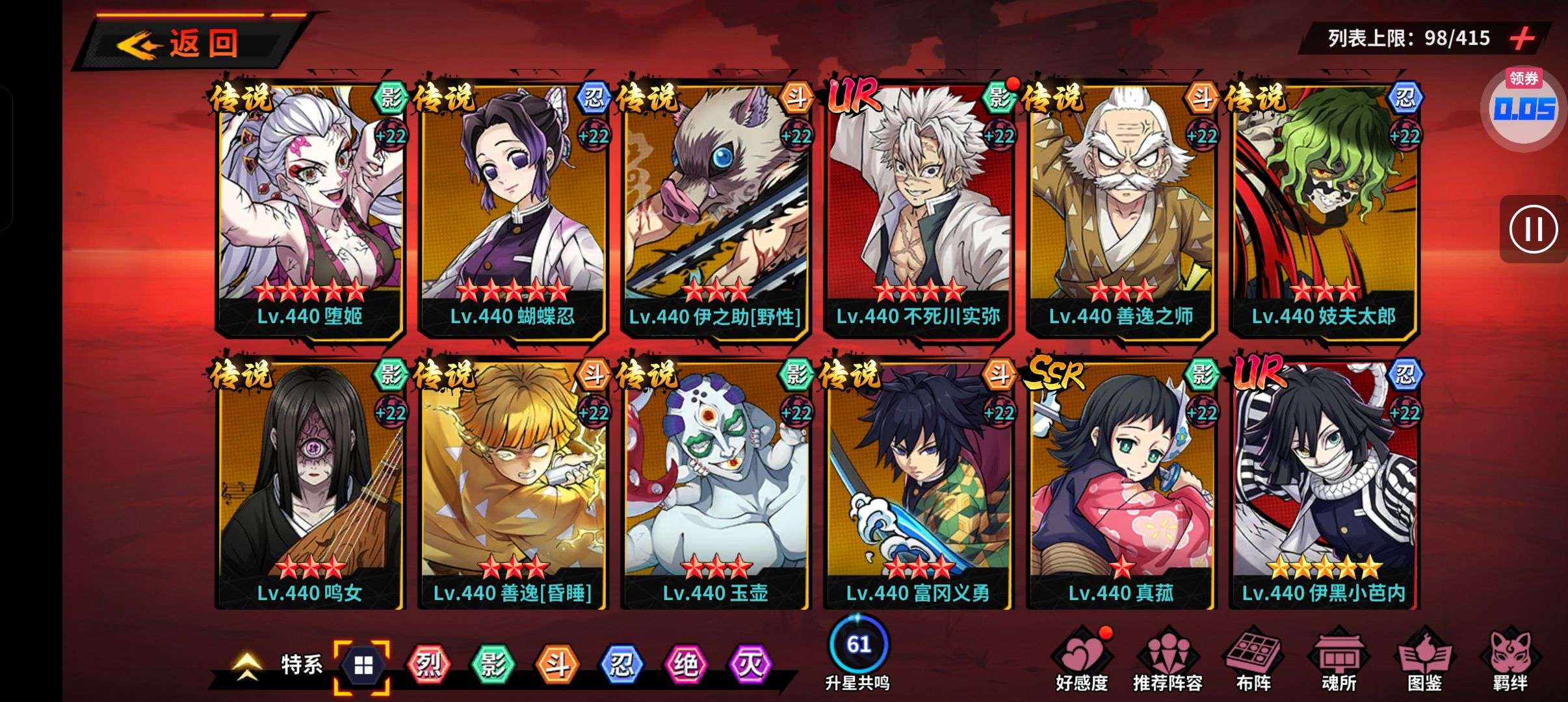Choose the 蝴蝶忍 character card
Viewport: 1568px width, 702px height.
(x=513, y=208)
